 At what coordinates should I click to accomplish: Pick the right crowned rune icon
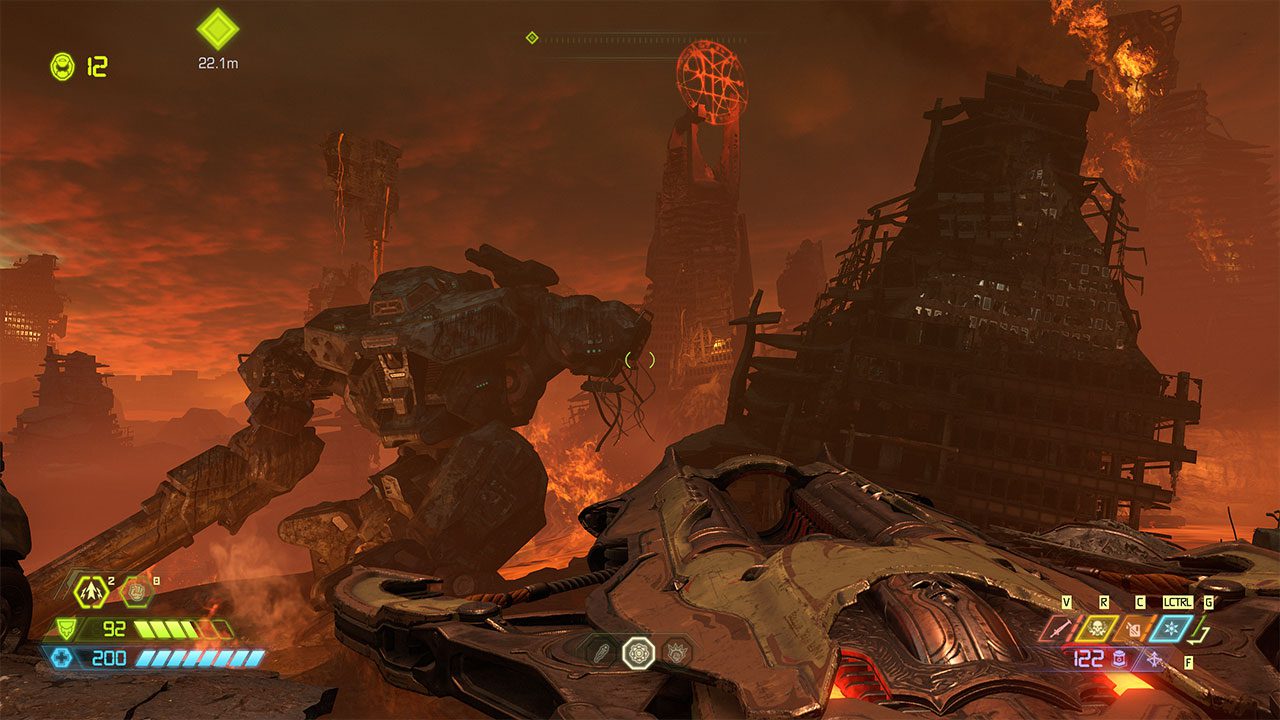[x=676, y=652]
